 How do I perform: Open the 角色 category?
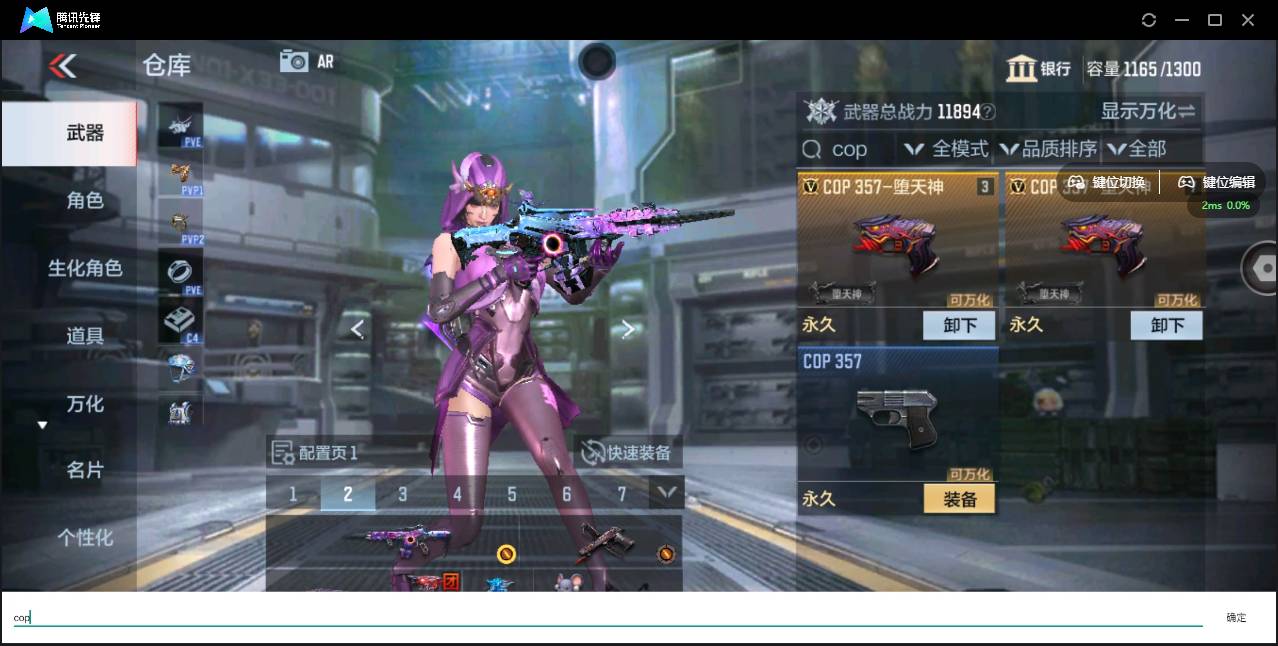coord(84,200)
